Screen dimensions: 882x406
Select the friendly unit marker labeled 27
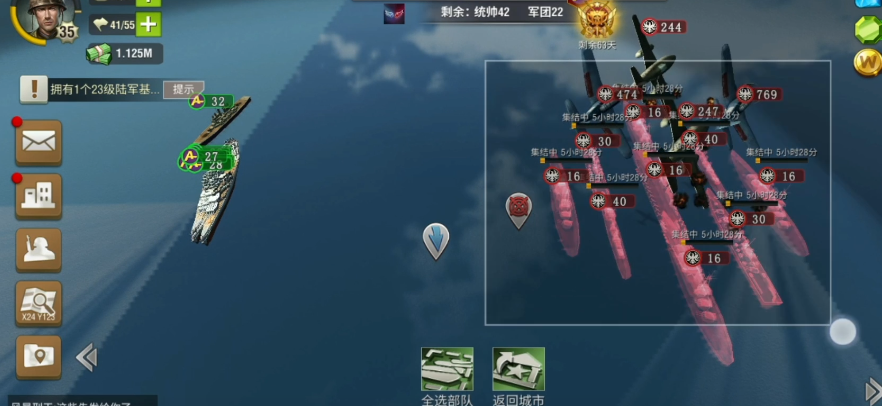[203, 157]
